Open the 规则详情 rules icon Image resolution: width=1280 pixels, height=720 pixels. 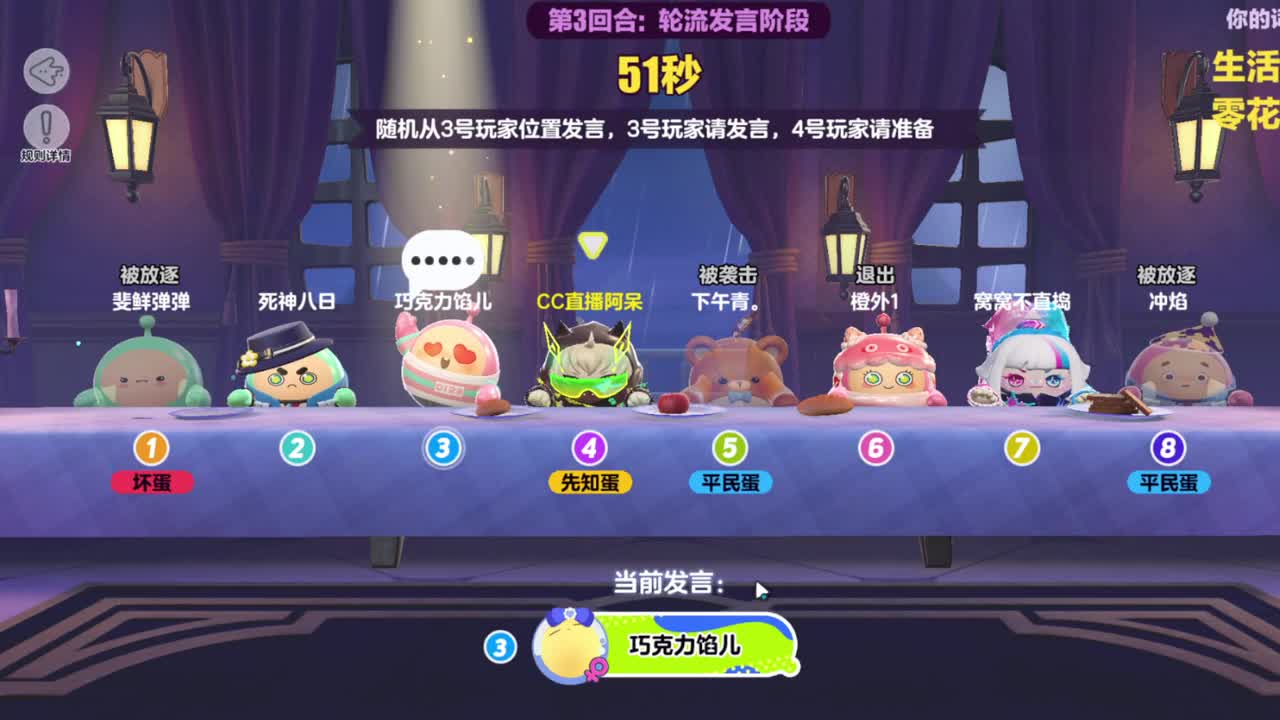coord(47,125)
